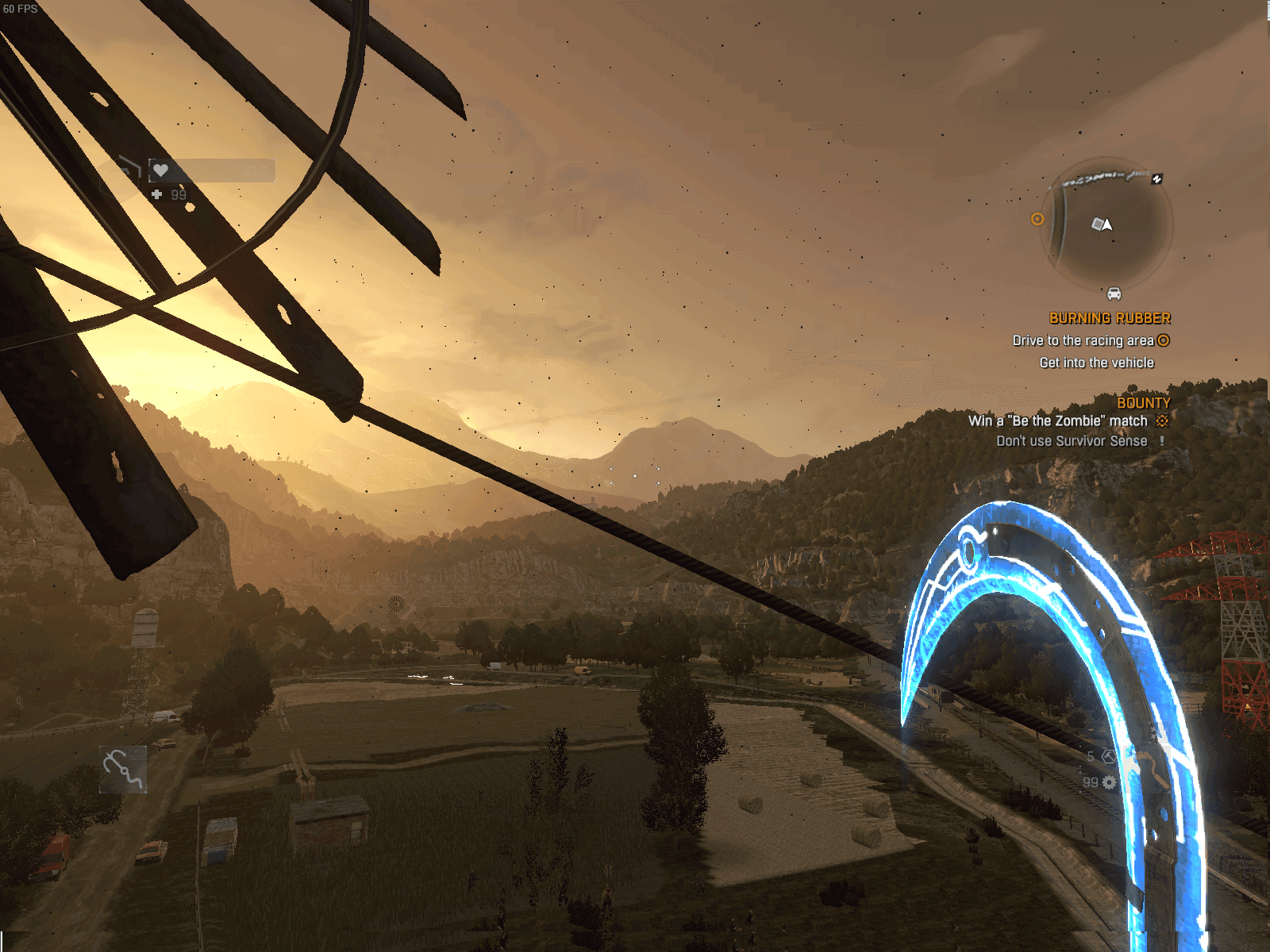Image resolution: width=1270 pixels, height=952 pixels.
Task: Use the medkit cross icon
Action: 157,194
